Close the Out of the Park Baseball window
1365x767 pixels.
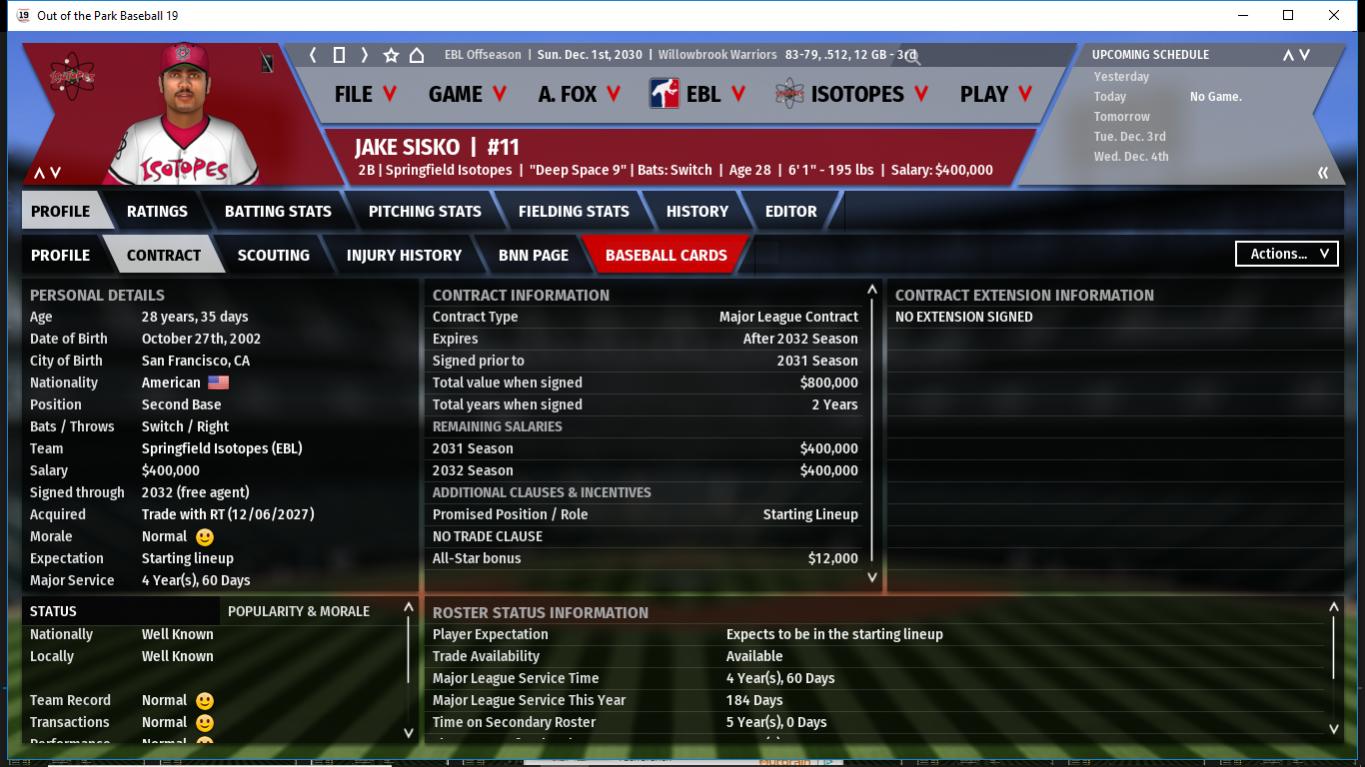[x=1334, y=15]
